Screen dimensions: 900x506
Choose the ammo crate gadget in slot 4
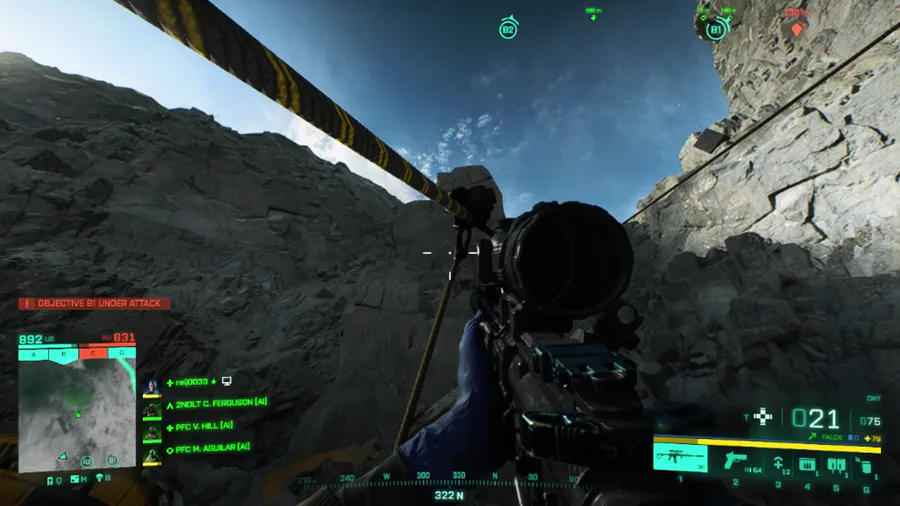(x=806, y=464)
